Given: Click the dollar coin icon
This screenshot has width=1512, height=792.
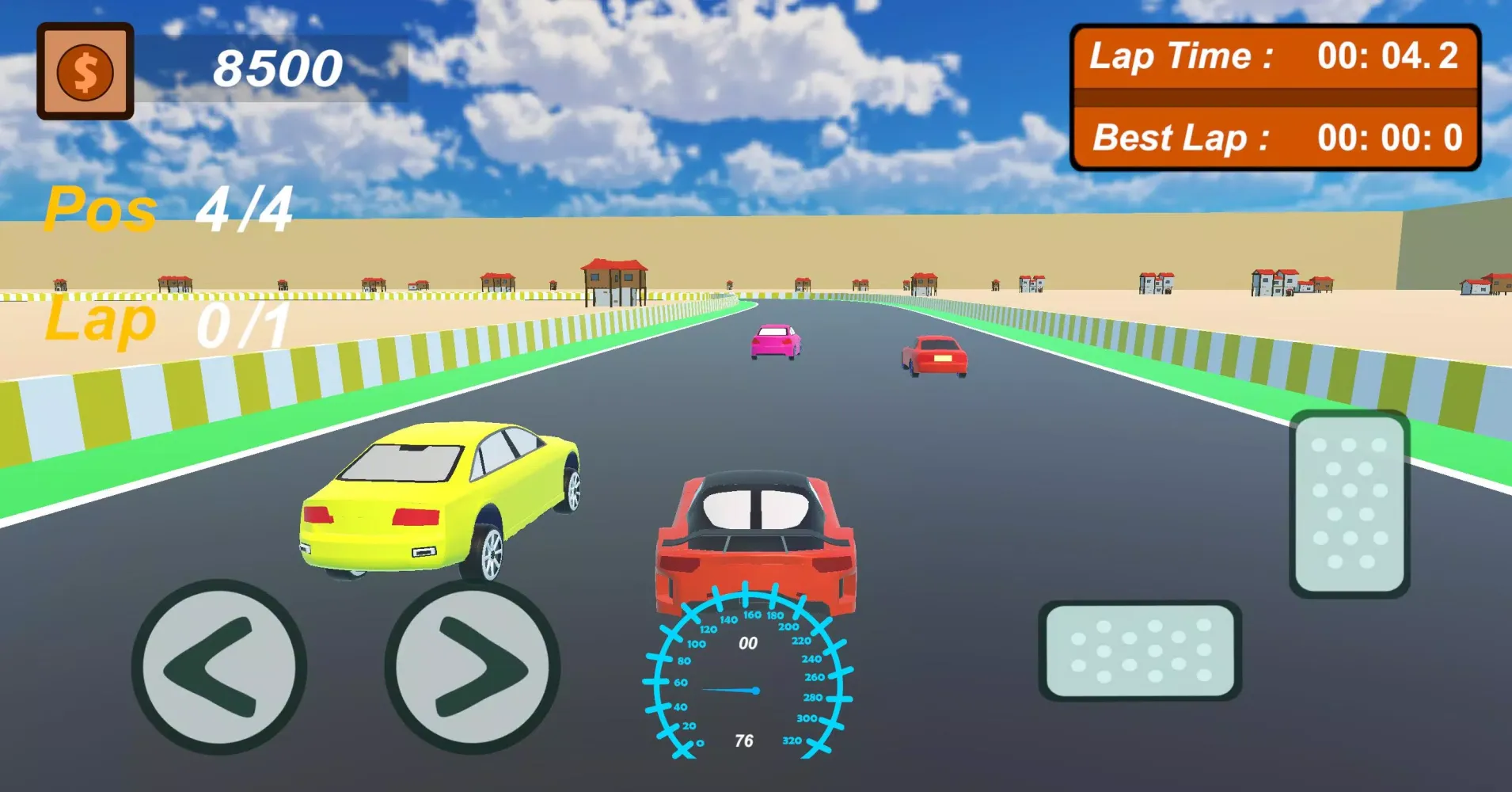Looking at the screenshot, I should point(85,71).
